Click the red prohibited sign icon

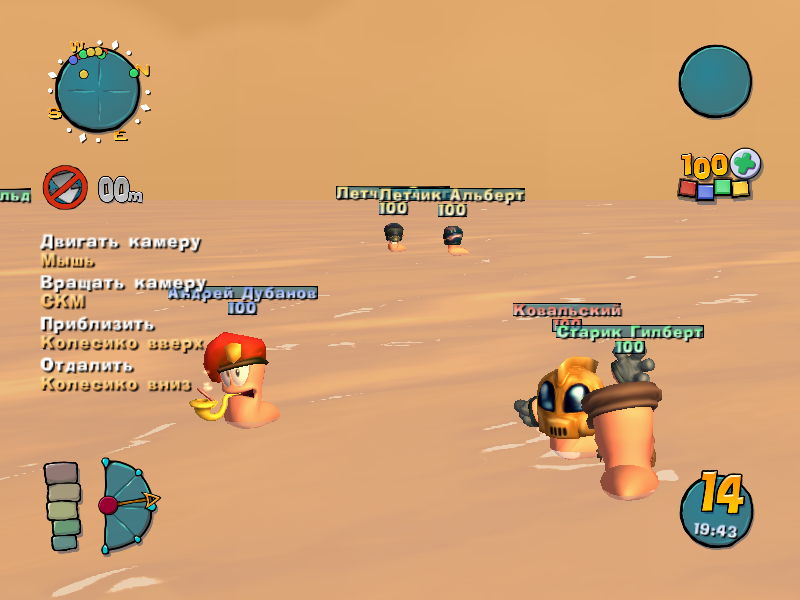65,187
